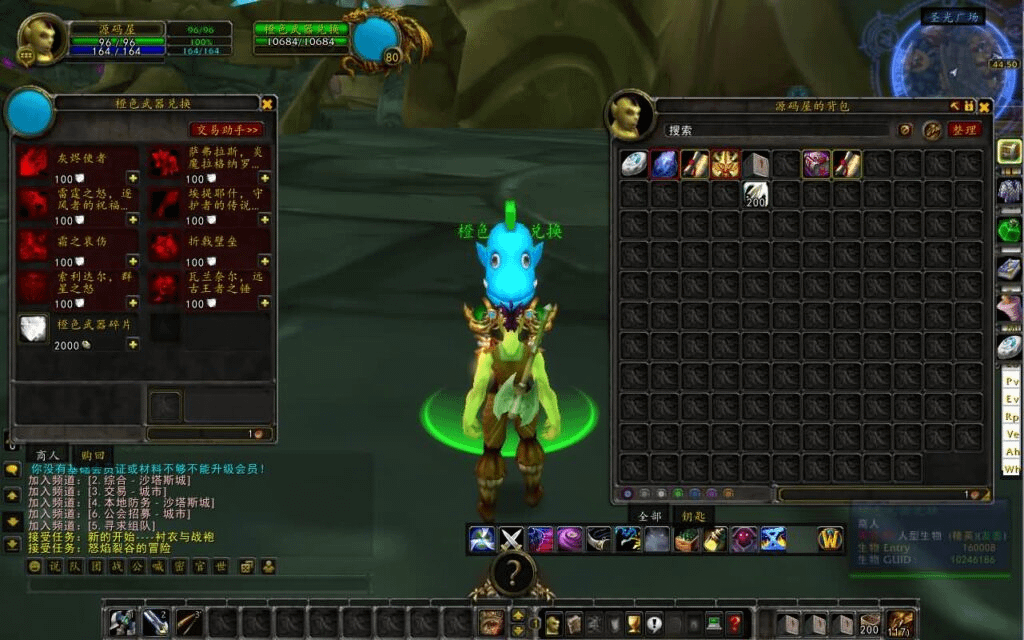Activate the crossed swords ability icon
The height and width of the screenshot is (640, 1024).
point(511,540)
